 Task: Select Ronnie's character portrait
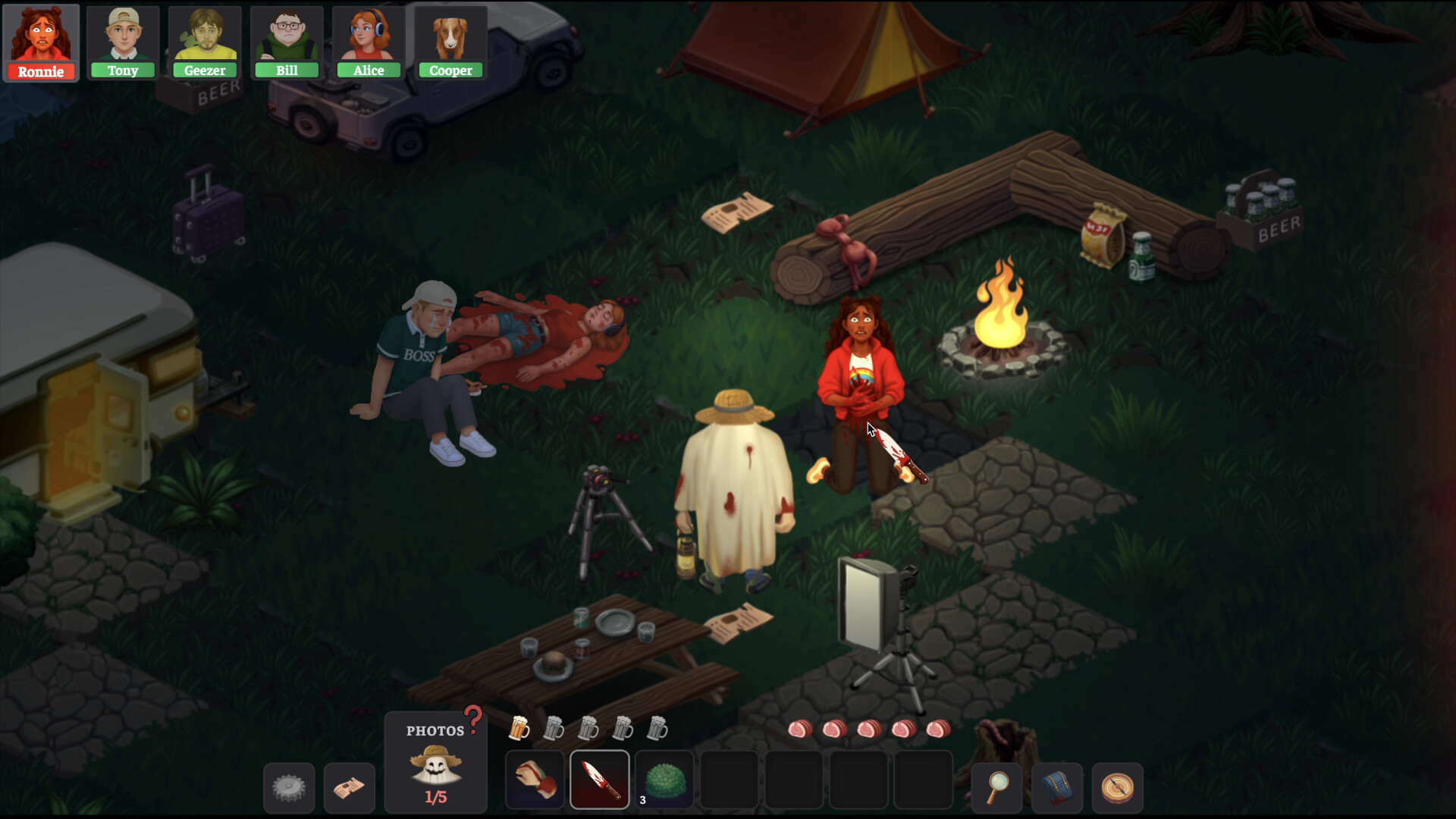click(x=41, y=38)
